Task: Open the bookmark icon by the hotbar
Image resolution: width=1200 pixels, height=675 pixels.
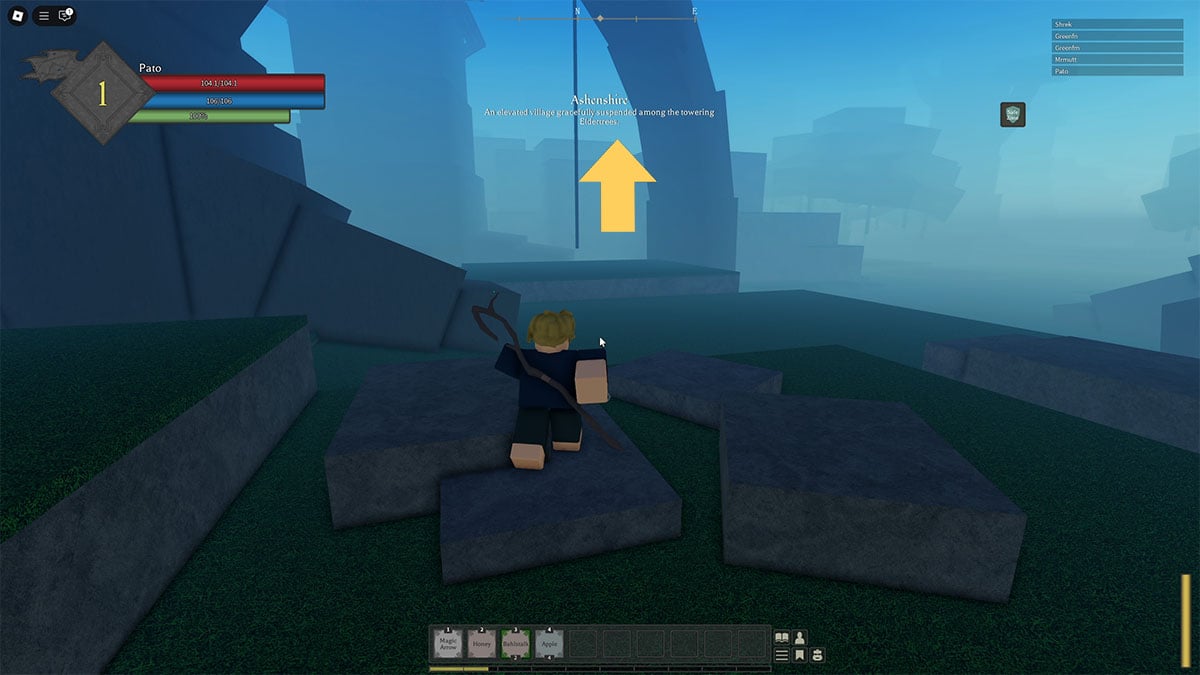Action: [x=800, y=655]
